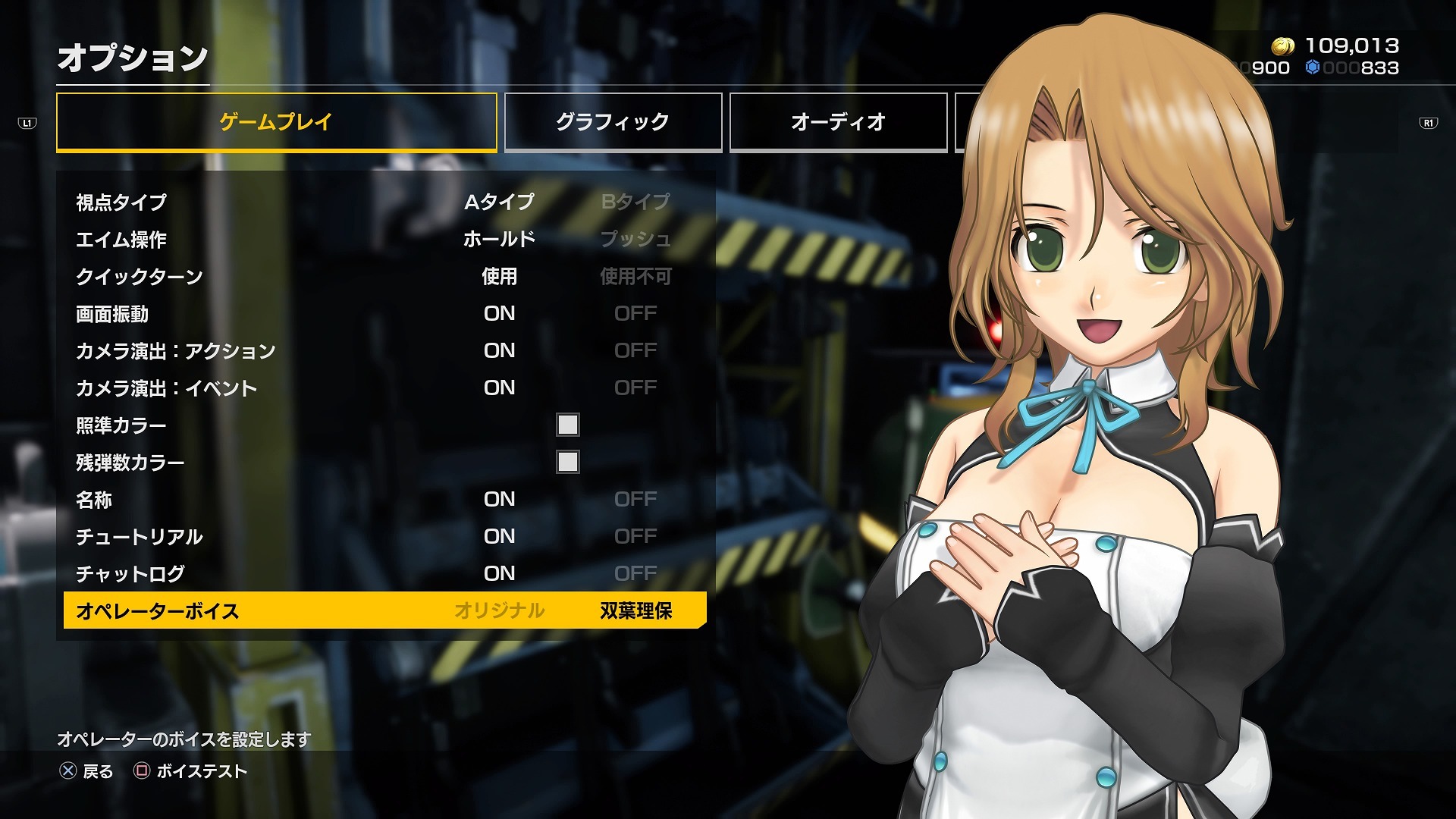Image resolution: width=1456 pixels, height=819 pixels.
Task: Choose Bタイプ for 視点タイプ
Action: (x=635, y=202)
